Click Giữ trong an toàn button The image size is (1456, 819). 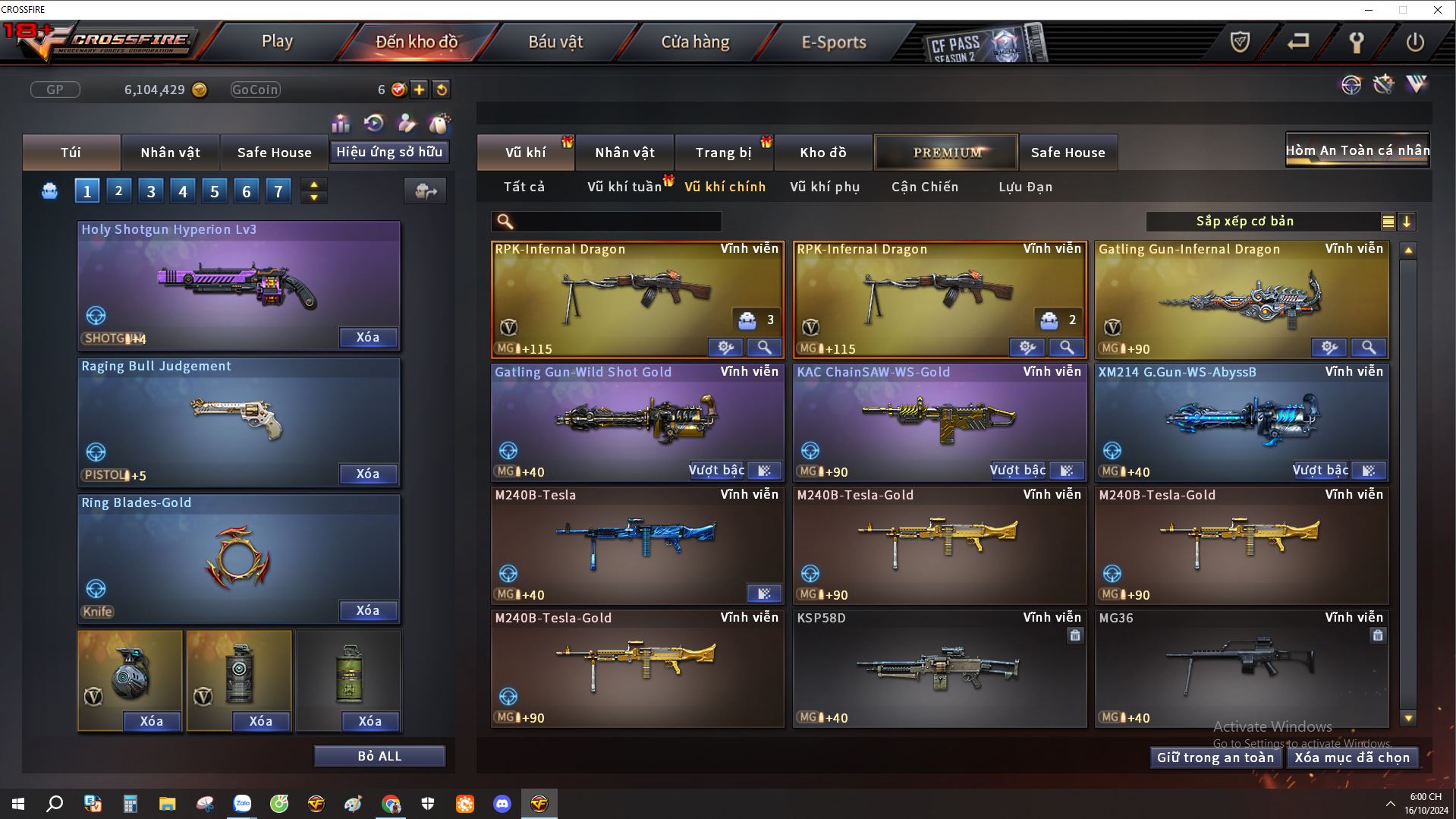pyautogui.click(x=1215, y=758)
